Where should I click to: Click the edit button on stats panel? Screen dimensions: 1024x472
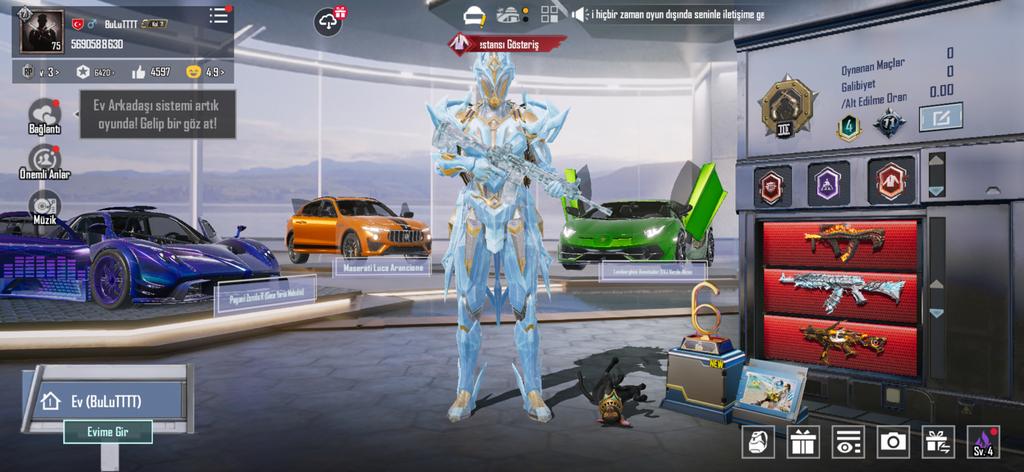point(940,117)
